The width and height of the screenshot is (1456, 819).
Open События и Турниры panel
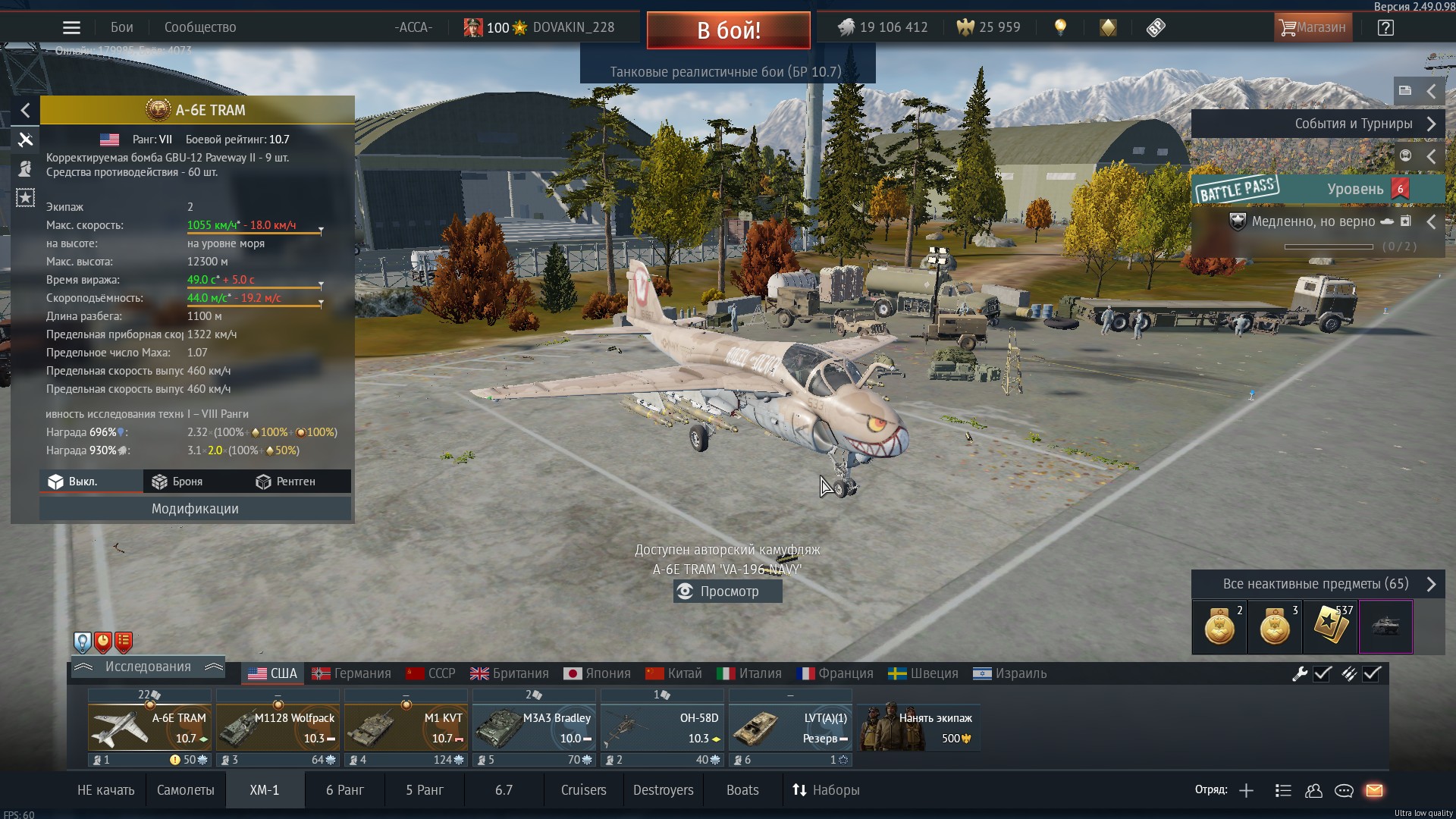pos(1317,124)
